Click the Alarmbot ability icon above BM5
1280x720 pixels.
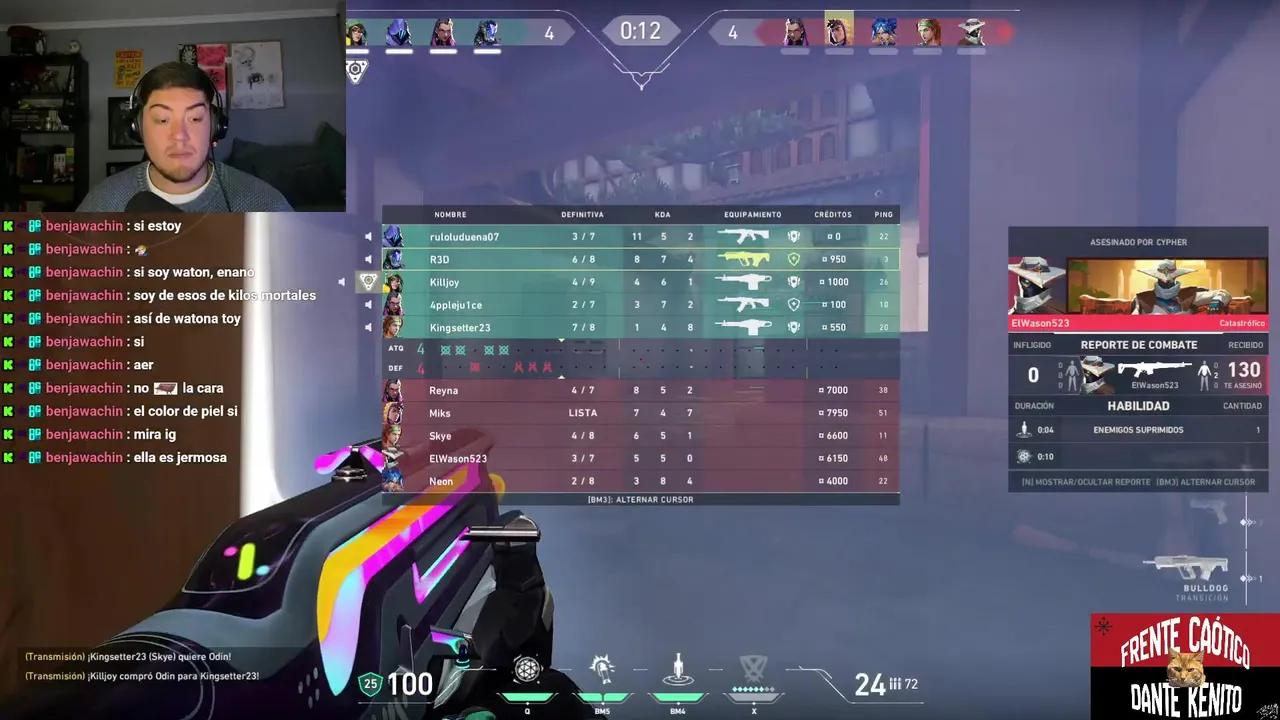tap(603, 669)
